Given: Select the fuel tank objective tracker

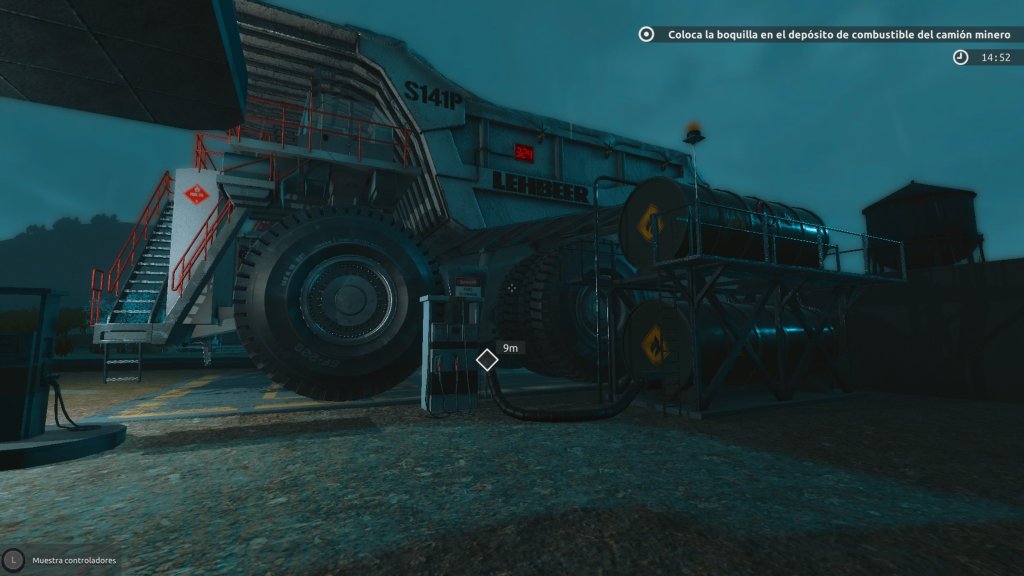Looking at the screenshot, I should [x=829, y=34].
